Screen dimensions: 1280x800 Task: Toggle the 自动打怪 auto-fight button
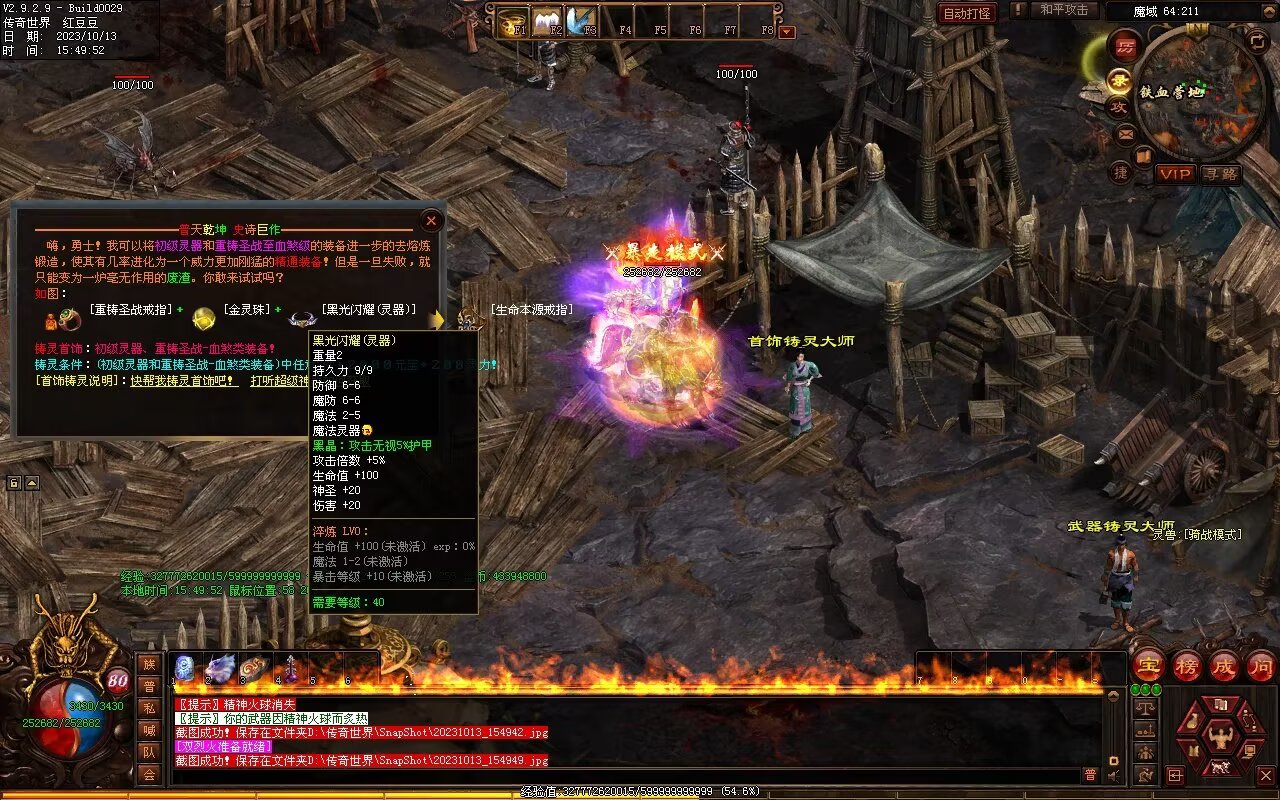[967, 13]
